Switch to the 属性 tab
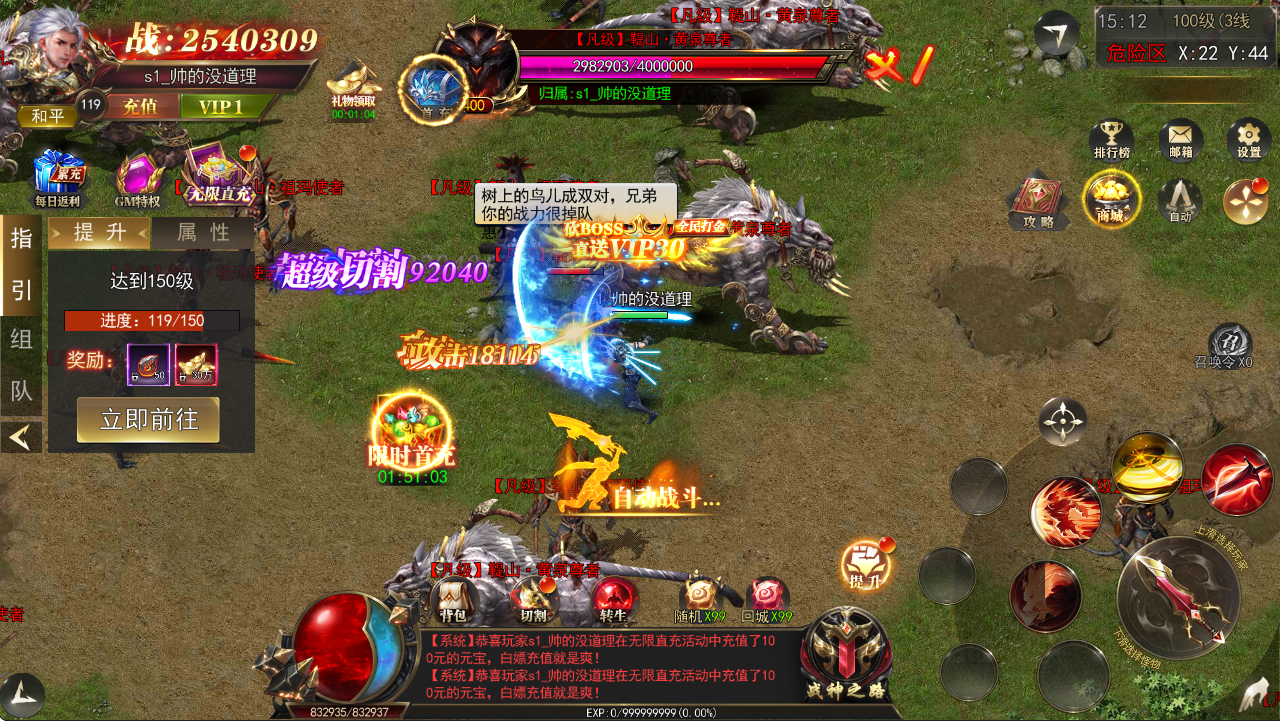 tap(203, 233)
